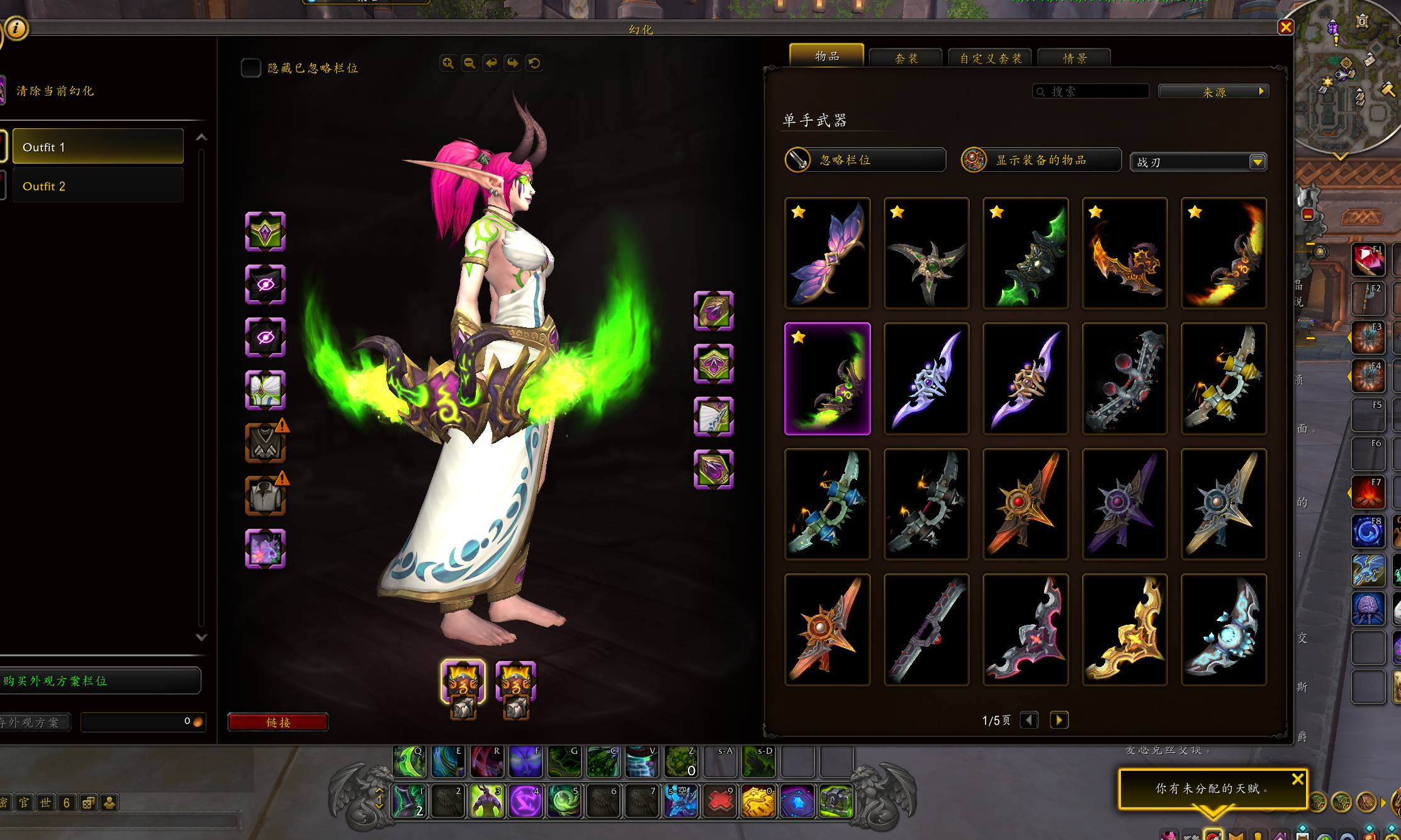Switch to the 套装 tab
Screen dimensions: 1401x840
(906, 59)
